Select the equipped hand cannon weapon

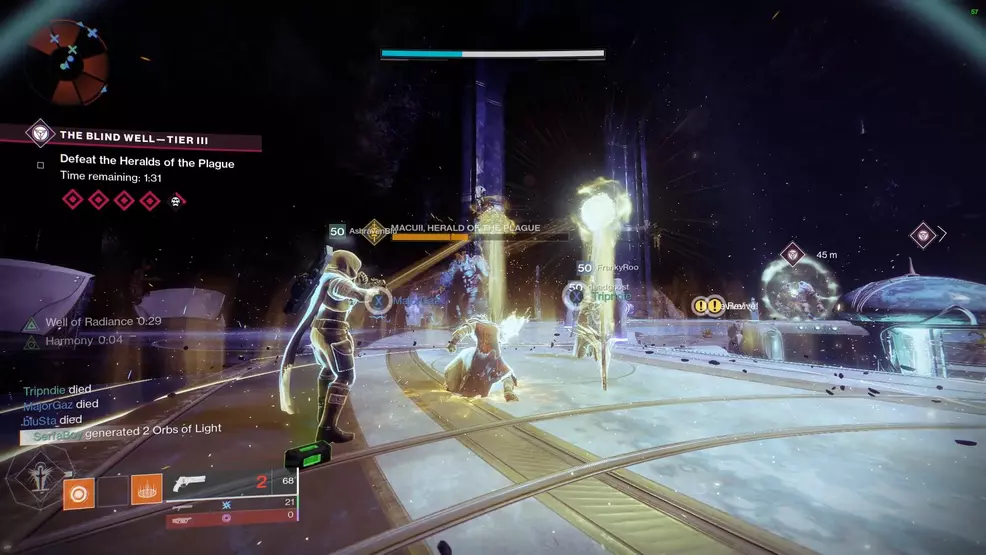point(188,484)
